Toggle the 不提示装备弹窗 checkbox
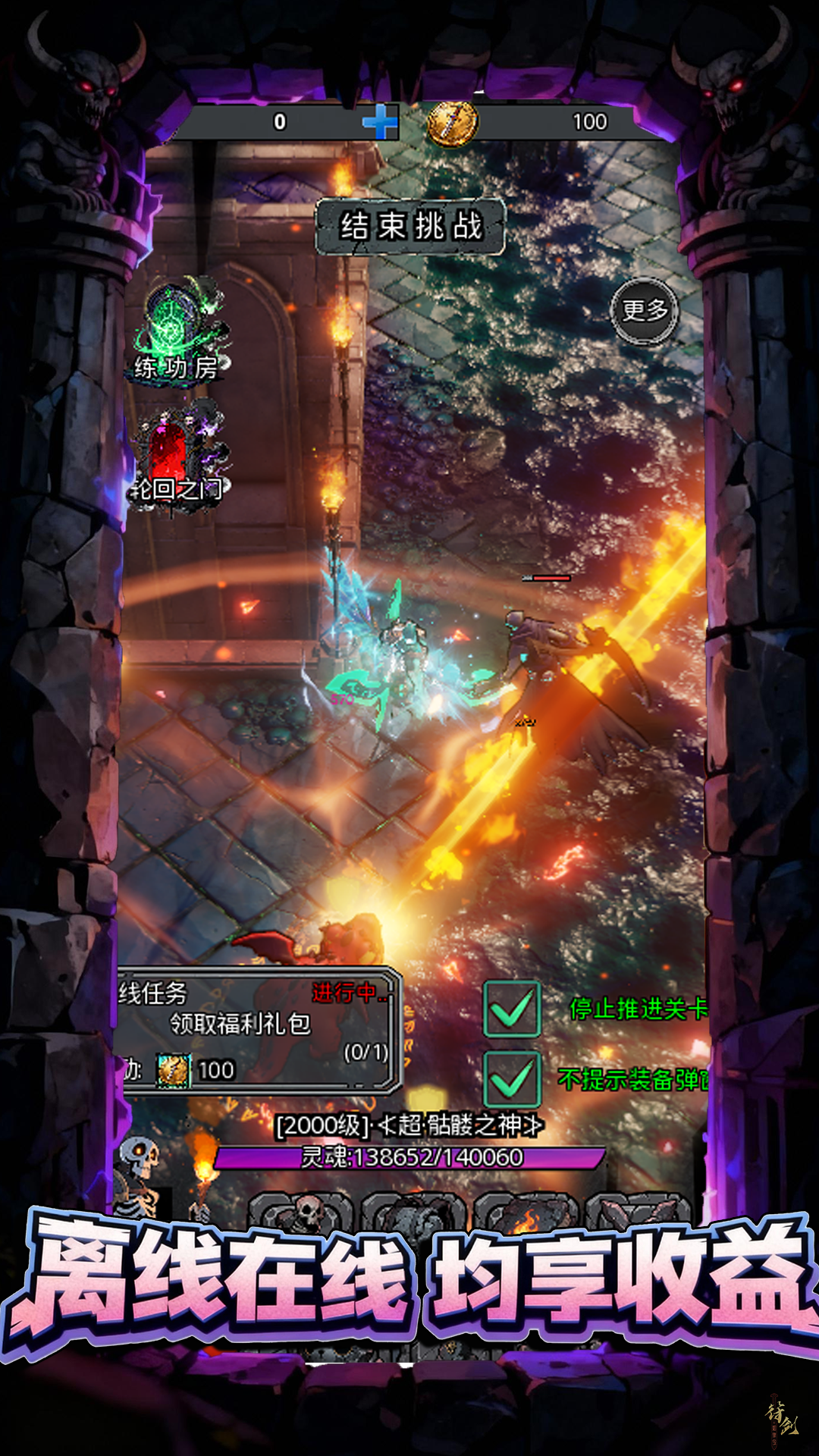Viewport: 819px width, 1456px height. click(512, 1079)
